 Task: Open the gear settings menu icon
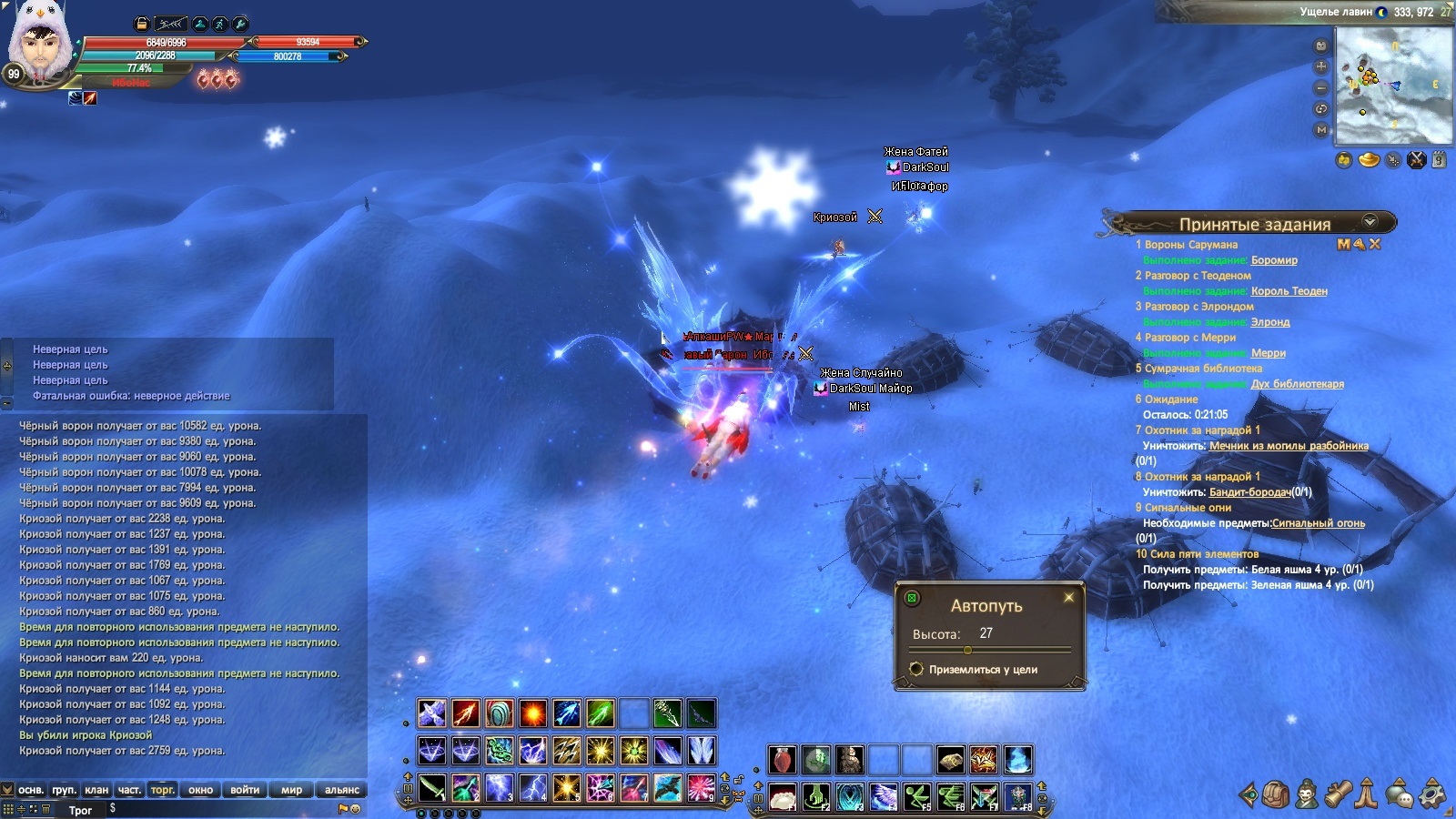coord(1432,794)
